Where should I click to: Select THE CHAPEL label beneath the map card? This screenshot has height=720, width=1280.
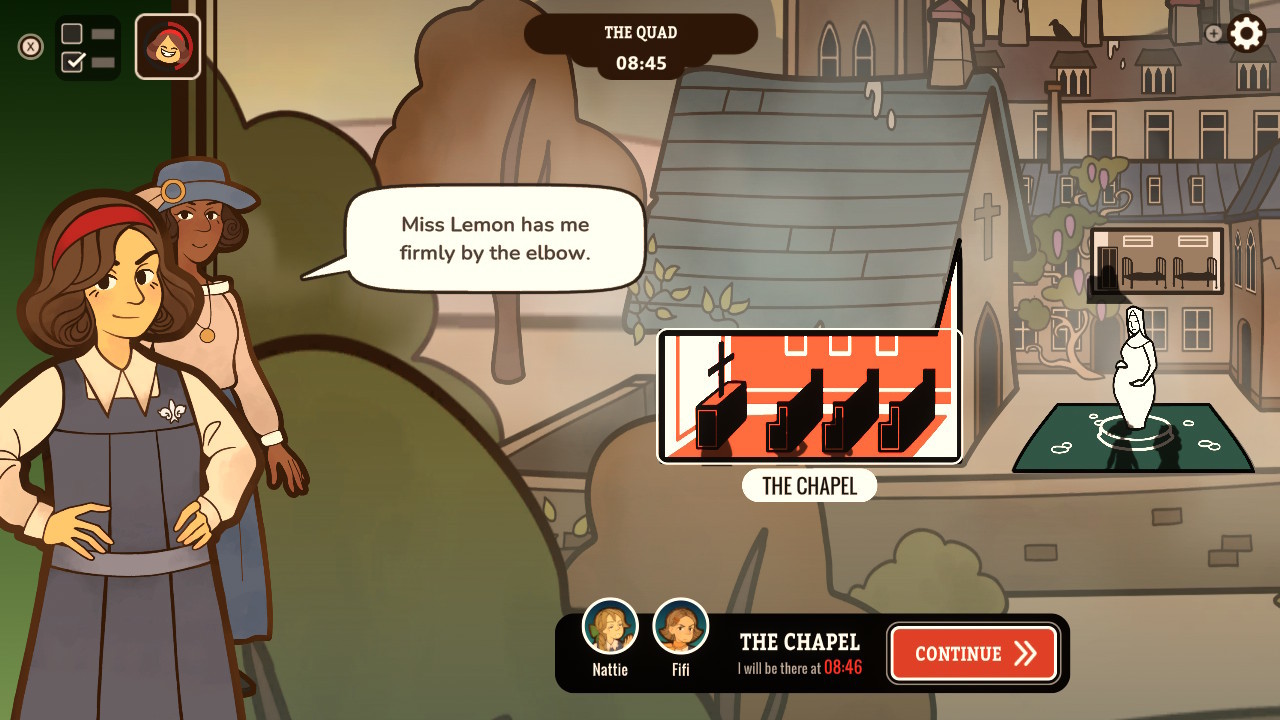pos(810,486)
